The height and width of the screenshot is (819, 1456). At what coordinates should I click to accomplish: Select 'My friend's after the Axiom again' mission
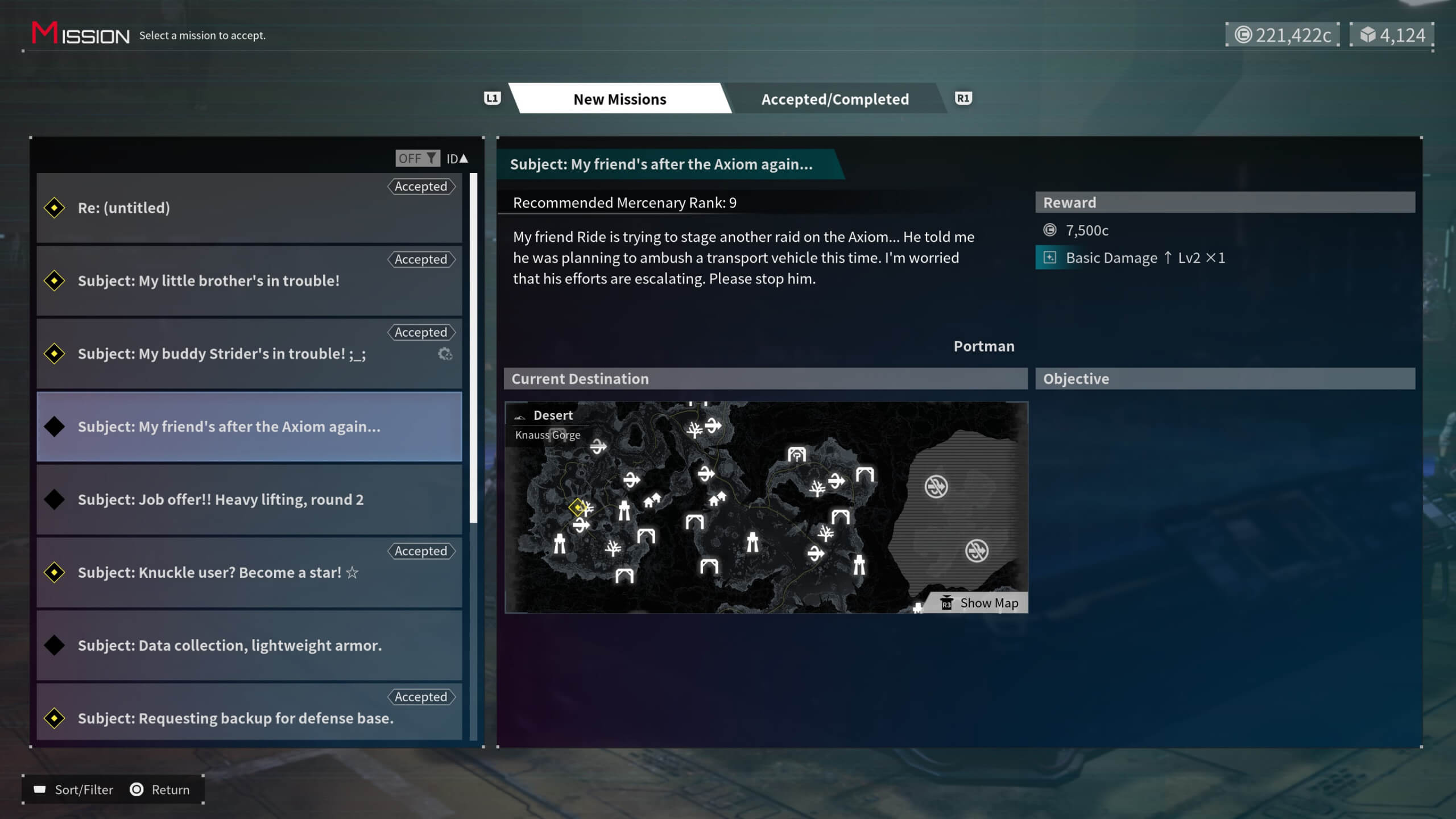249,427
